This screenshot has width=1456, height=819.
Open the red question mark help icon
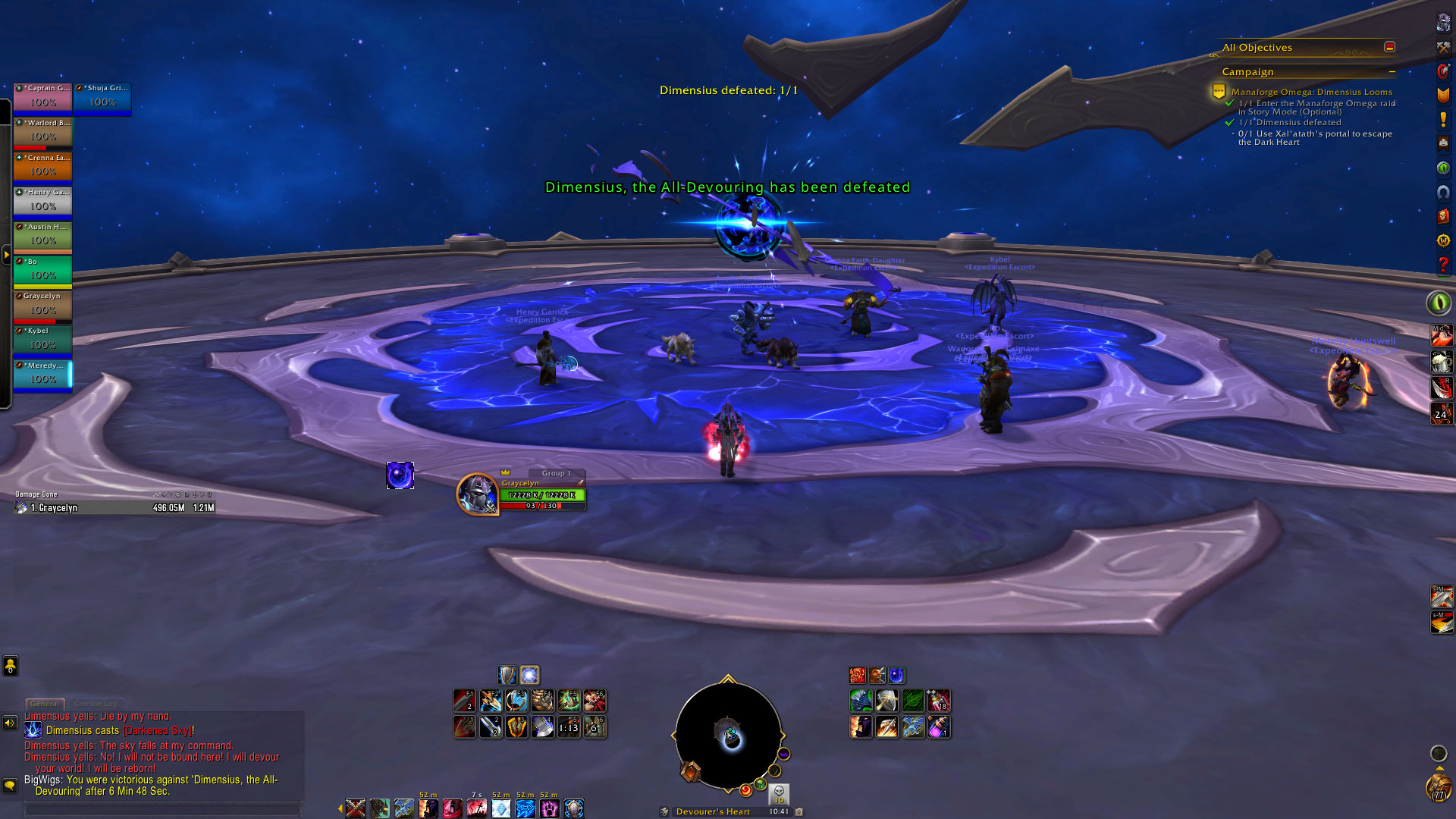[1443, 265]
